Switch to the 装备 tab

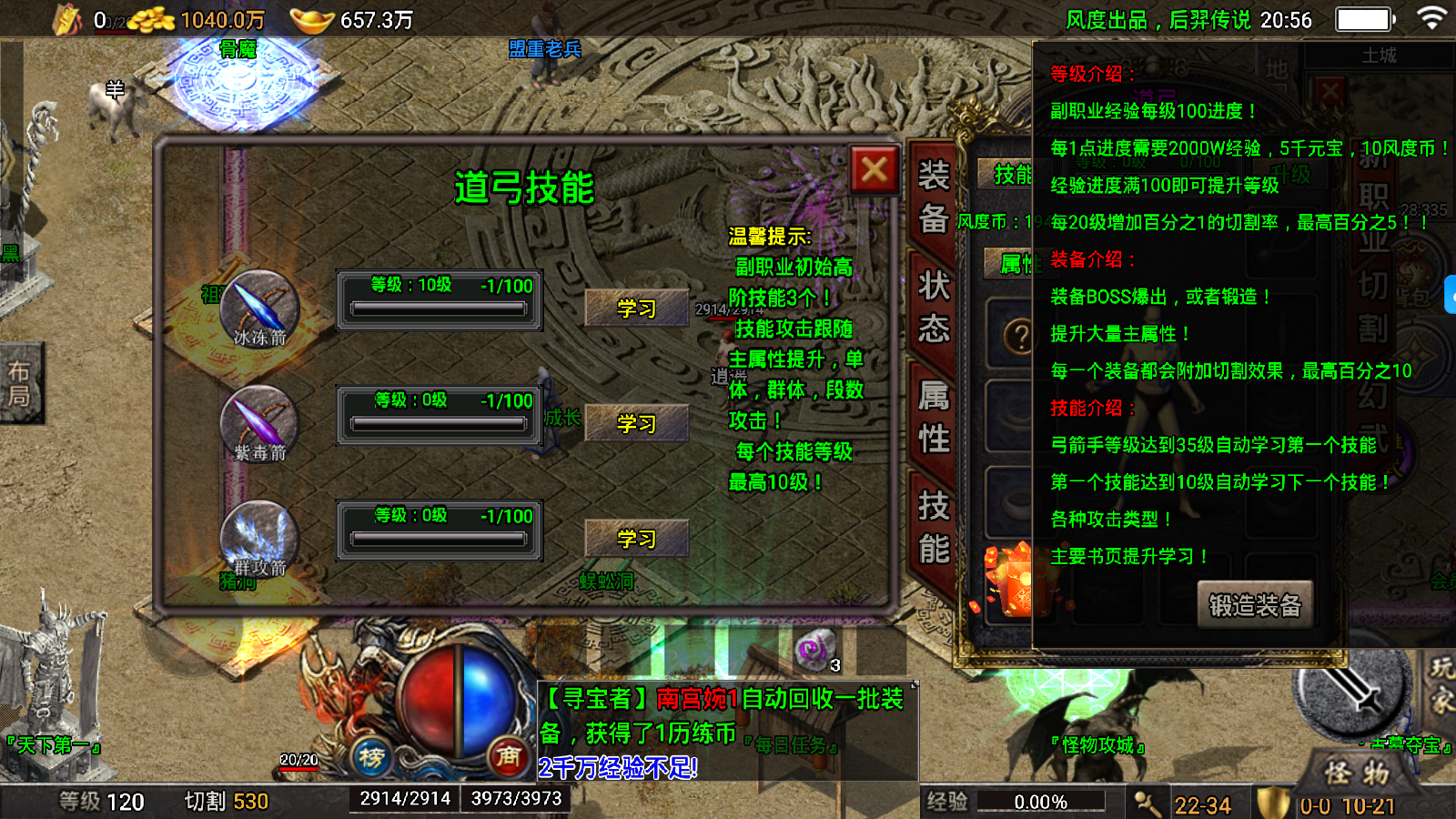933,196
